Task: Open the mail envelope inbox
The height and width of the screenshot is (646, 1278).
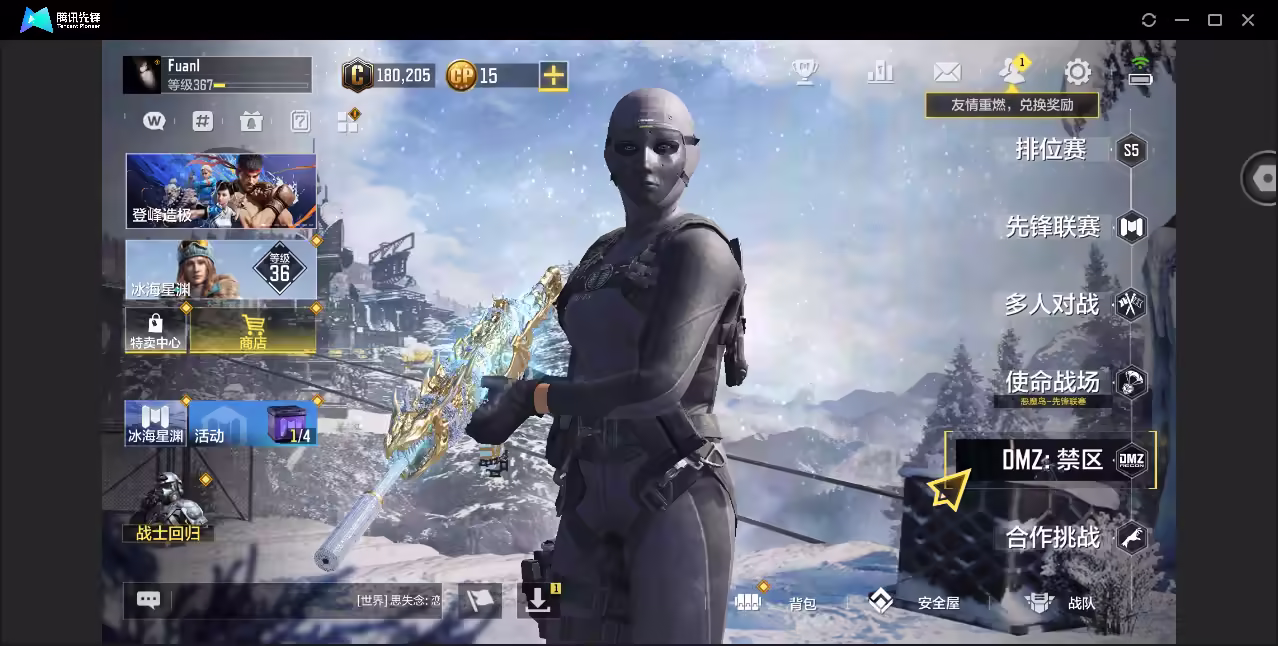Action: [946, 72]
